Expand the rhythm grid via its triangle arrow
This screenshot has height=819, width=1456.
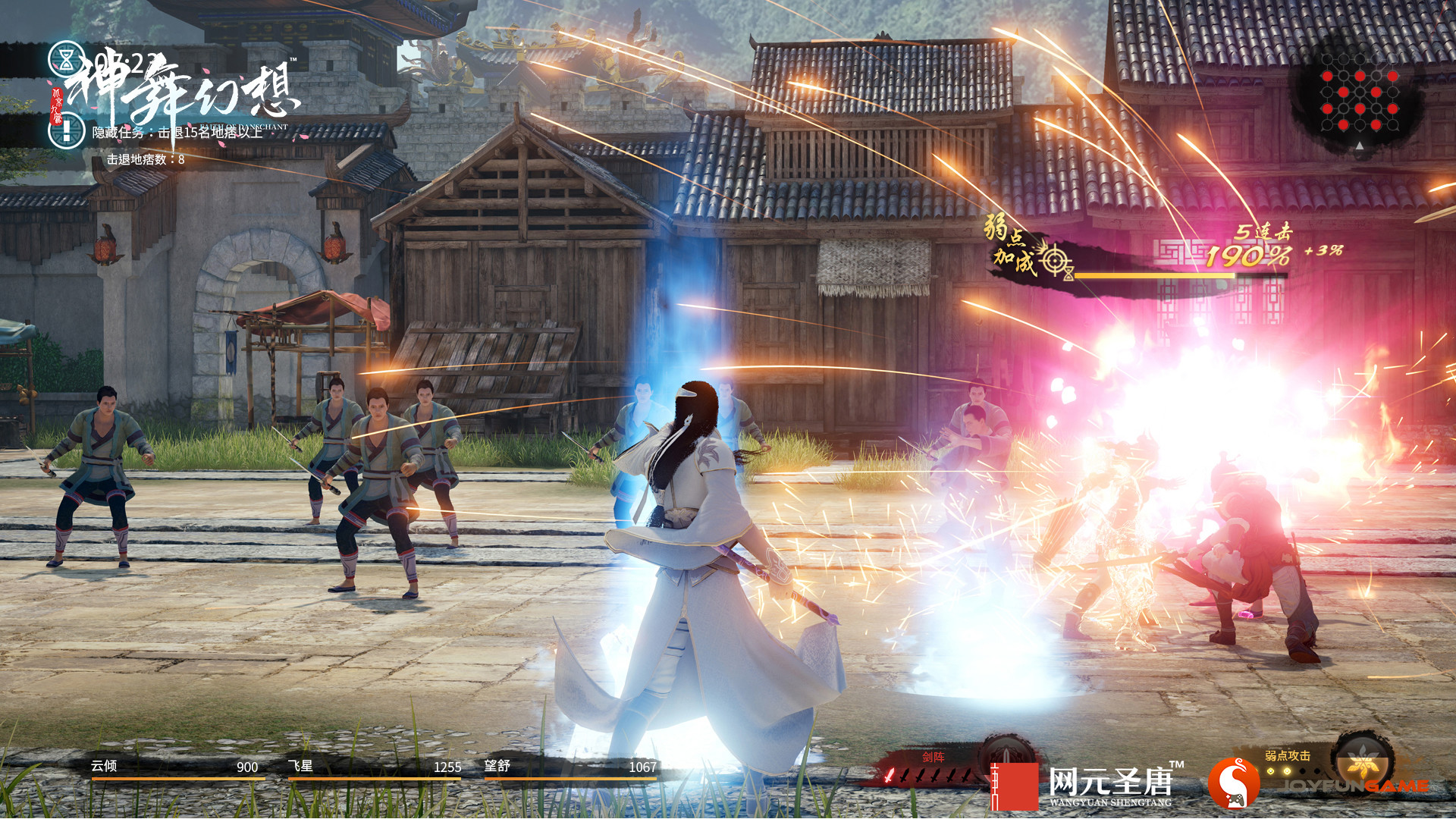1360,146
